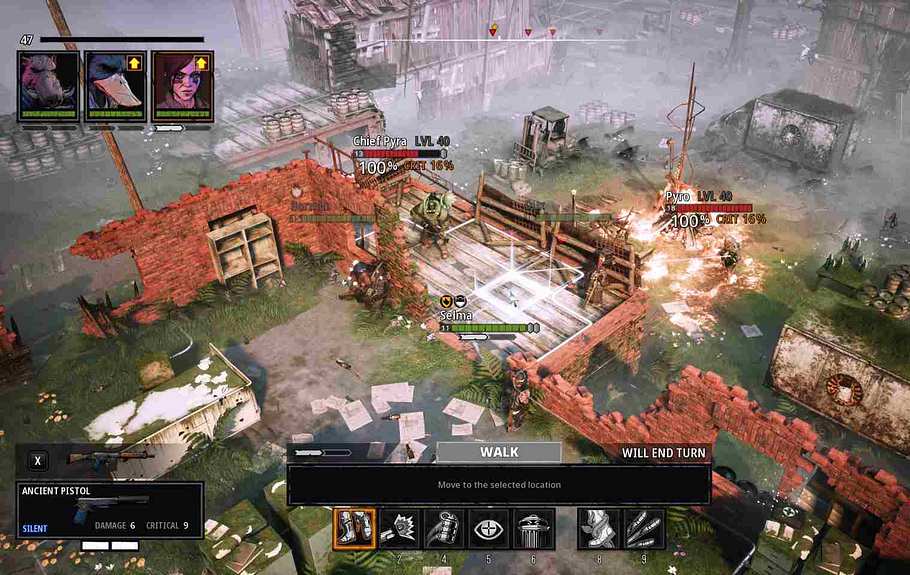Select the Ancient Pistol weapon panel
This screenshot has height=575, width=910.
click(110, 509)
